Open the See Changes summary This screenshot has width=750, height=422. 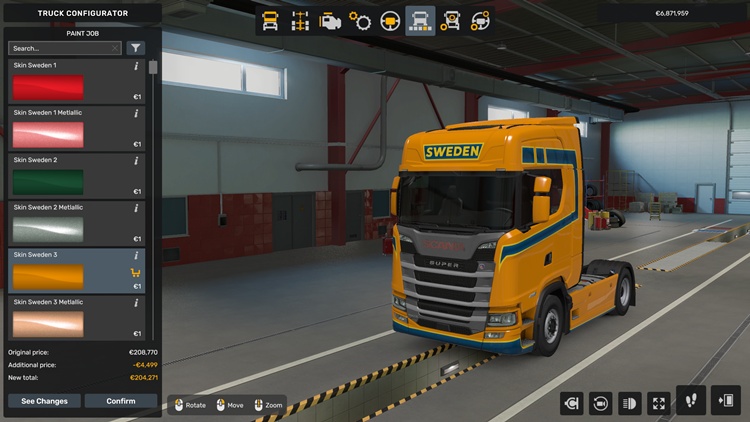[x=44, y=401]
